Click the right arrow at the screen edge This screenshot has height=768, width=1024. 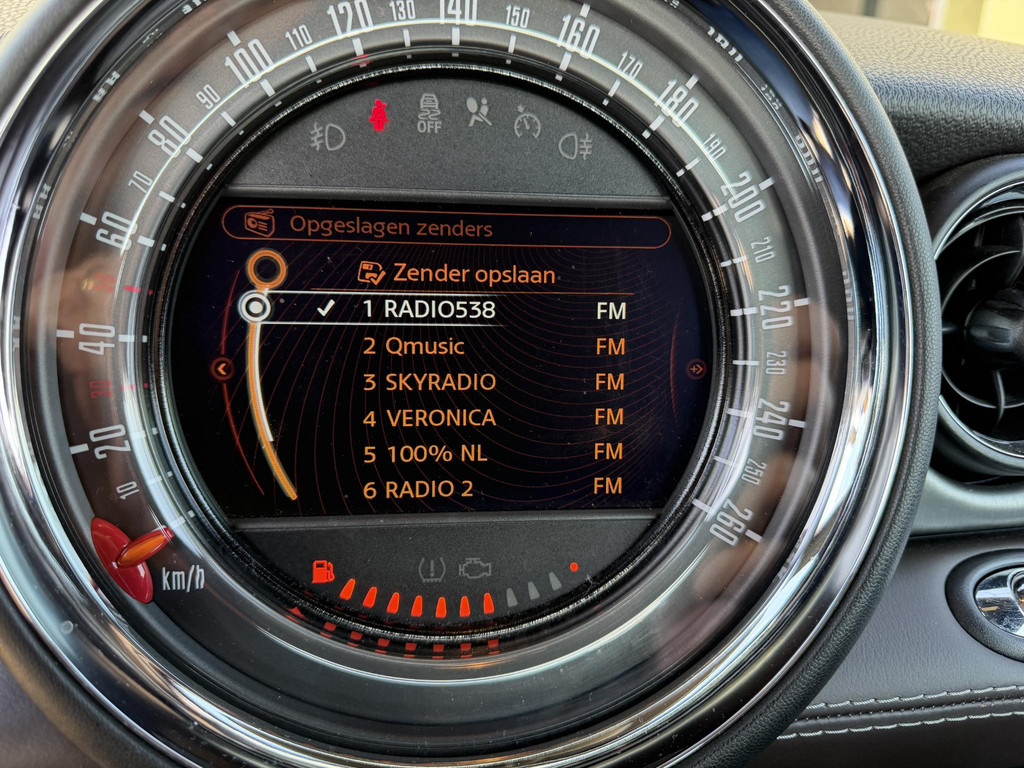pos(696,370)
